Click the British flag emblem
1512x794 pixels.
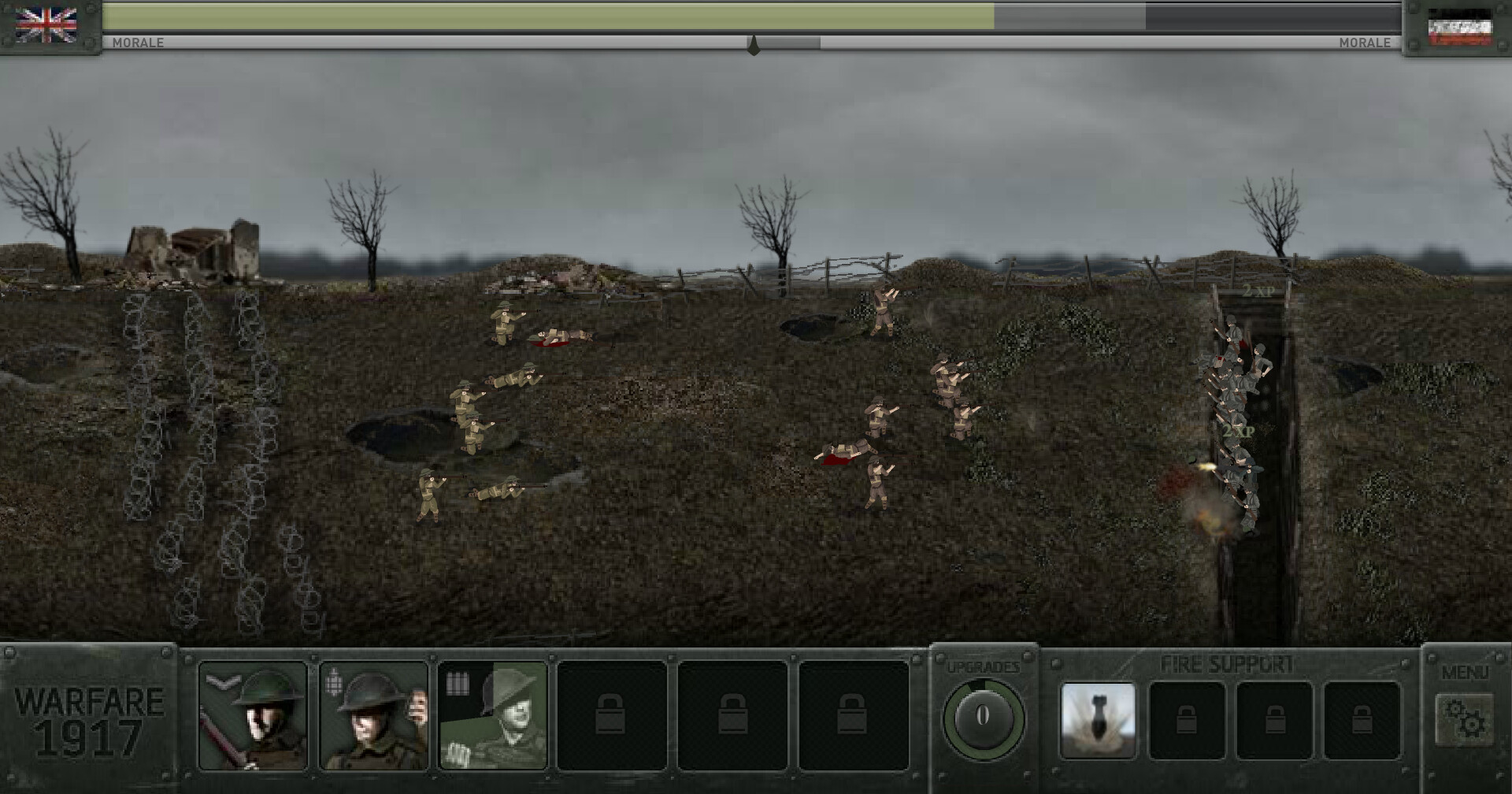tap(49, 24)
